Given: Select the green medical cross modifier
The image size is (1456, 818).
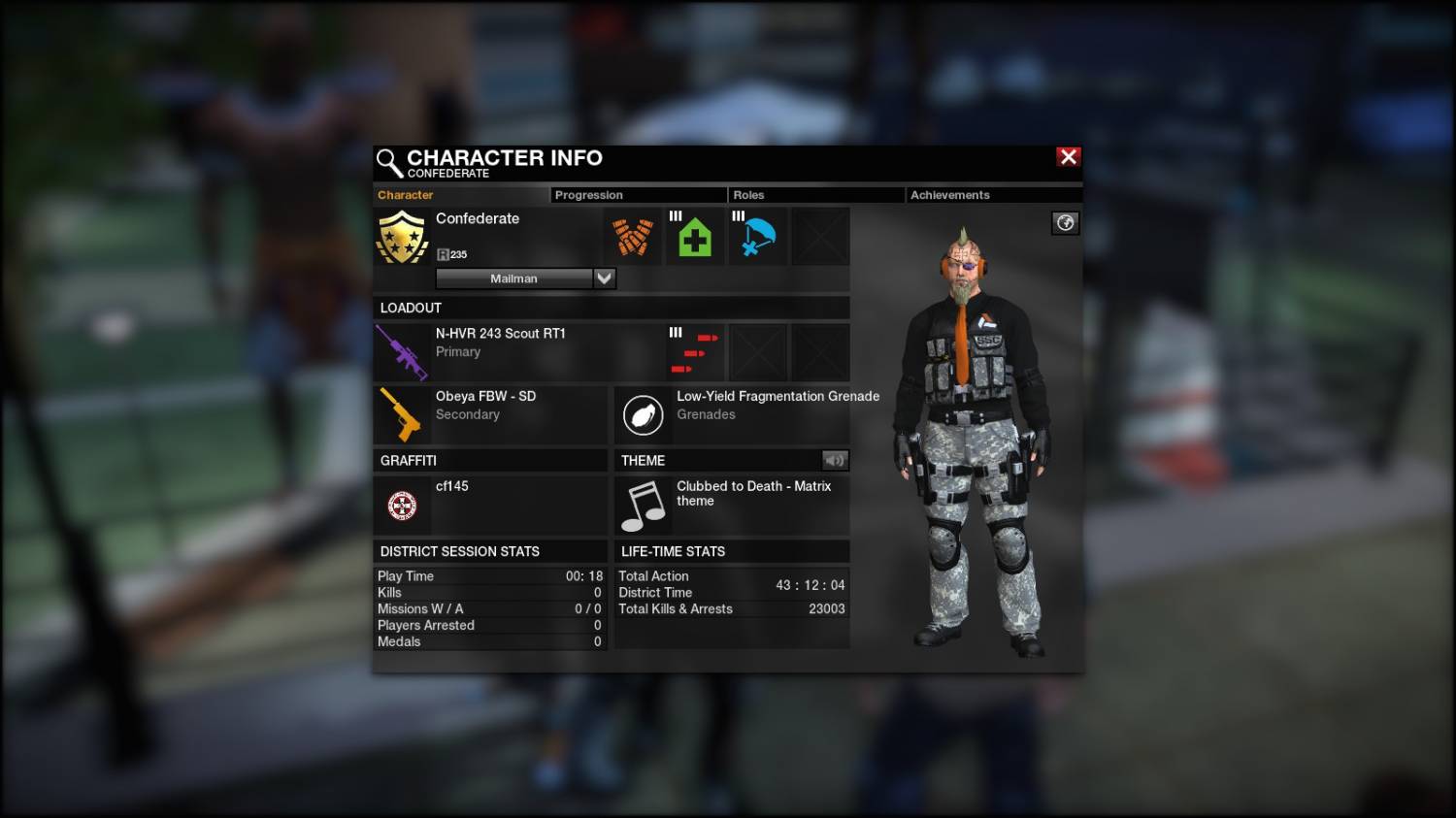Looking at the screenshot, I should pyautogui.click(x=695, y=237).
